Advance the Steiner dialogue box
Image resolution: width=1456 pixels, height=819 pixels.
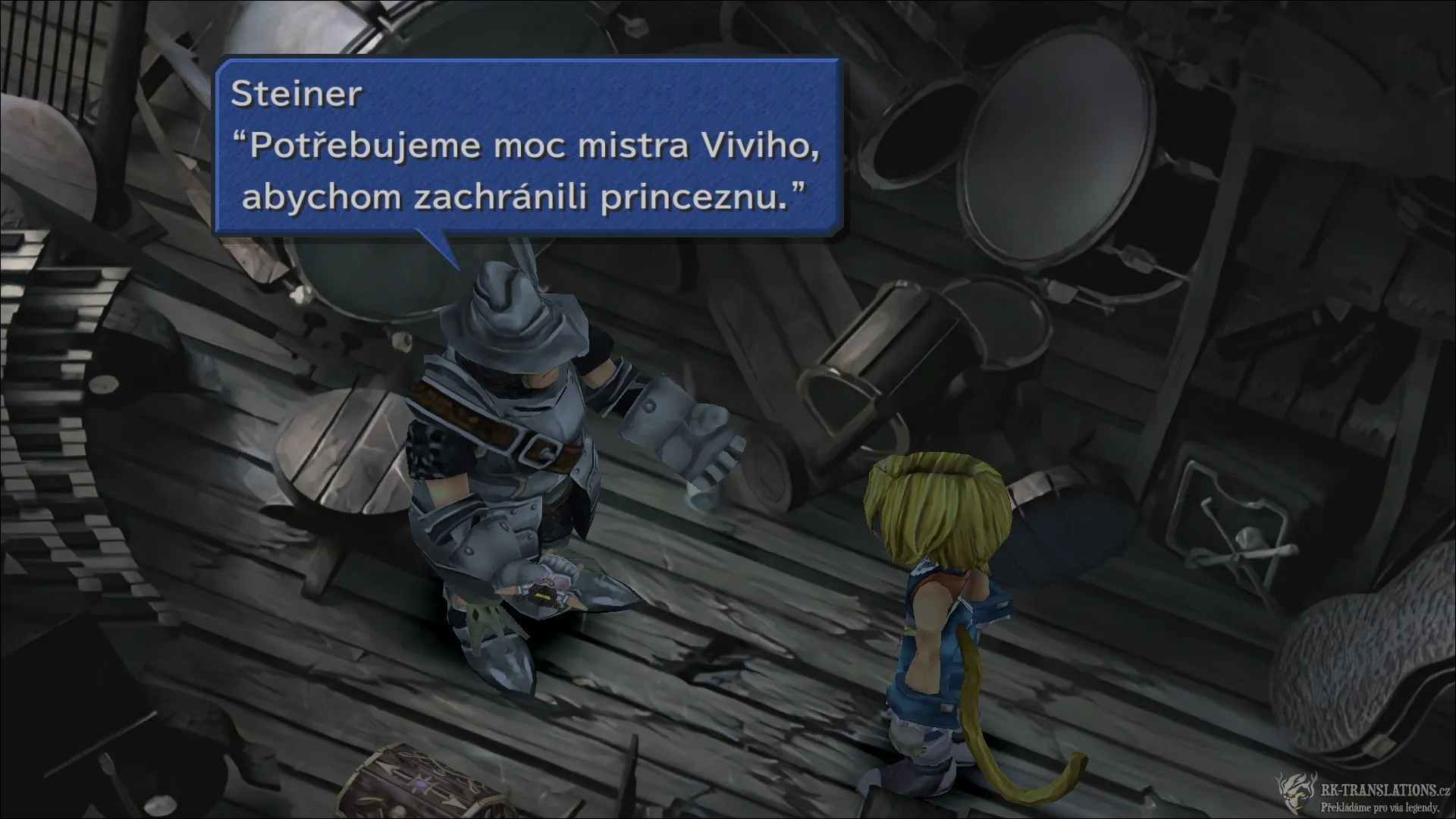click(x=531, y=144)
